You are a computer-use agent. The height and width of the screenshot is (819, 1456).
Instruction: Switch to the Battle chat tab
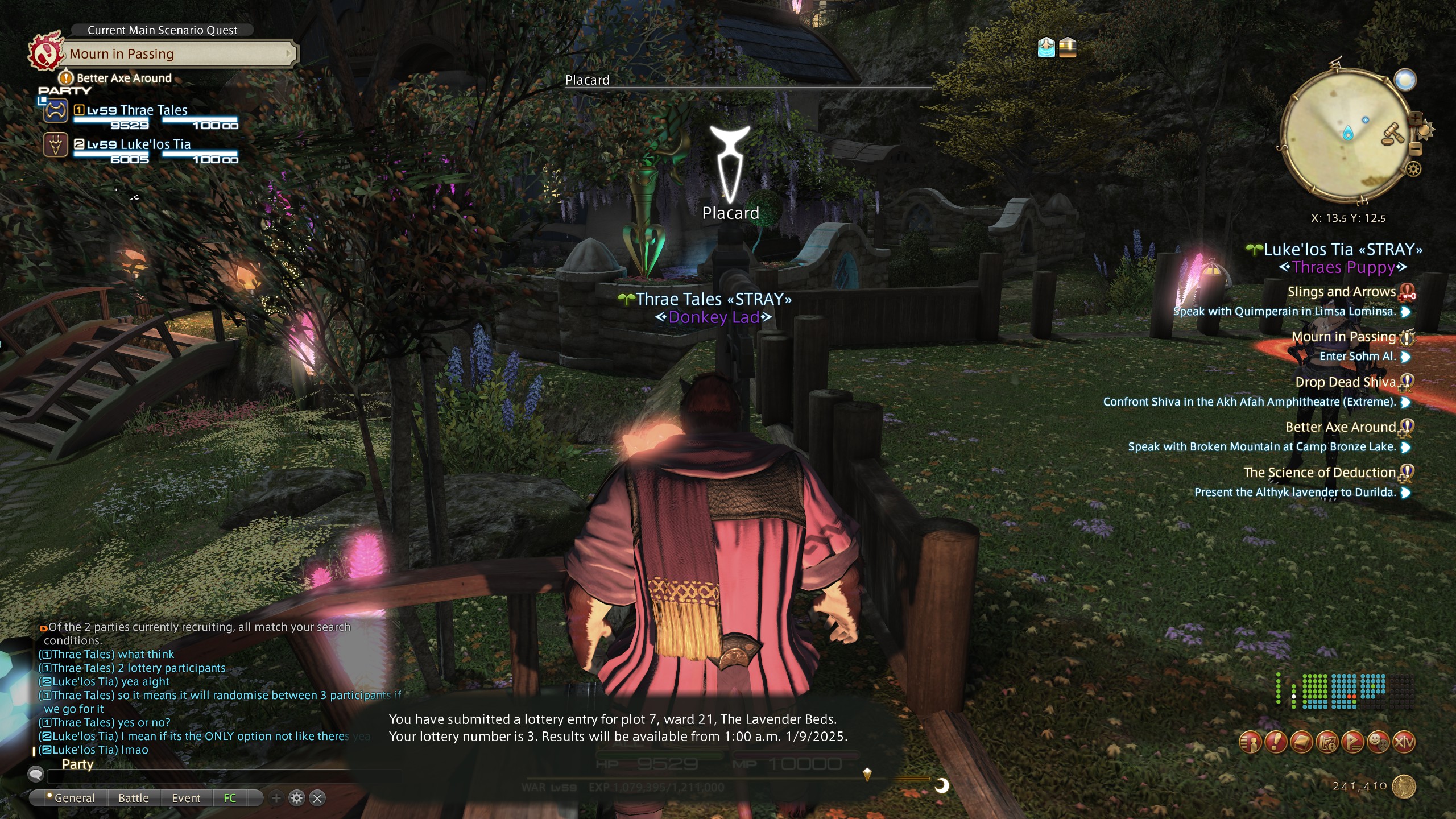[134, 798]
